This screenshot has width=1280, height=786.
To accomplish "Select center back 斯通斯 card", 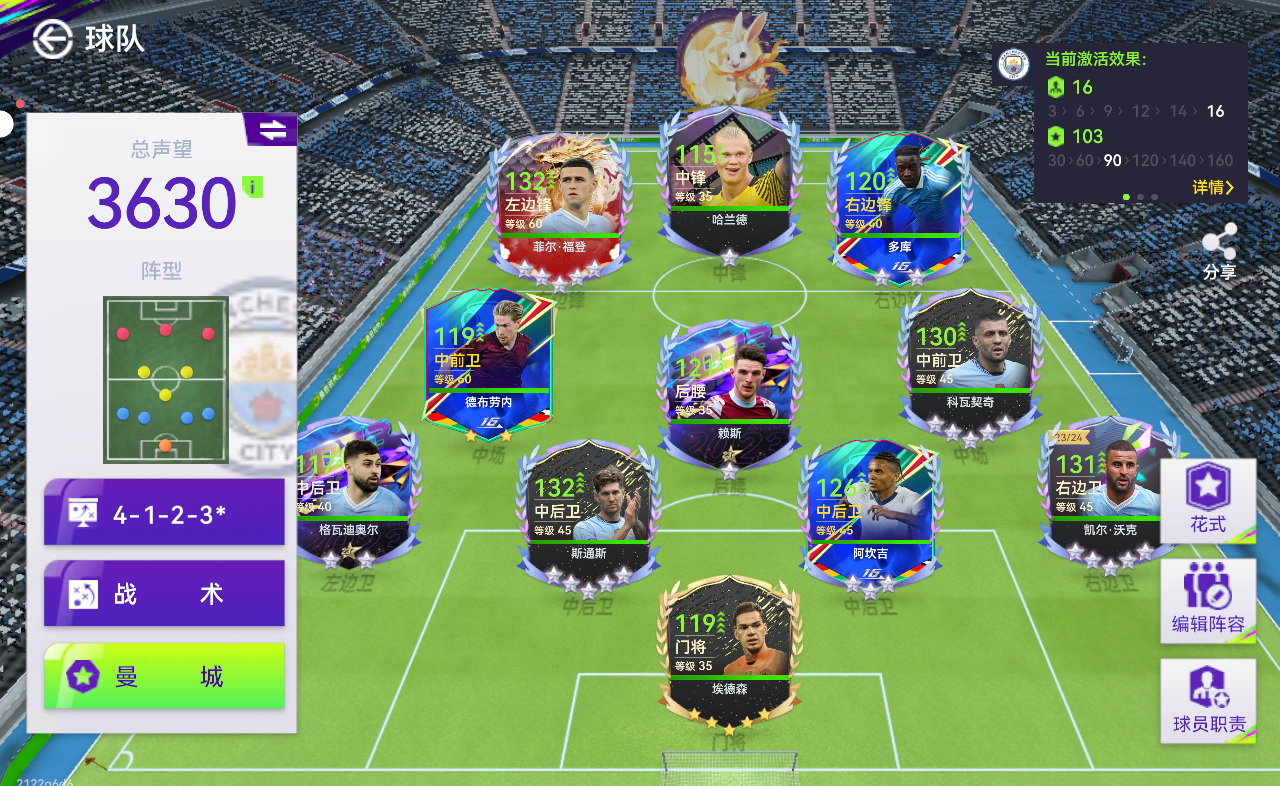I will [x=585, y=513].
